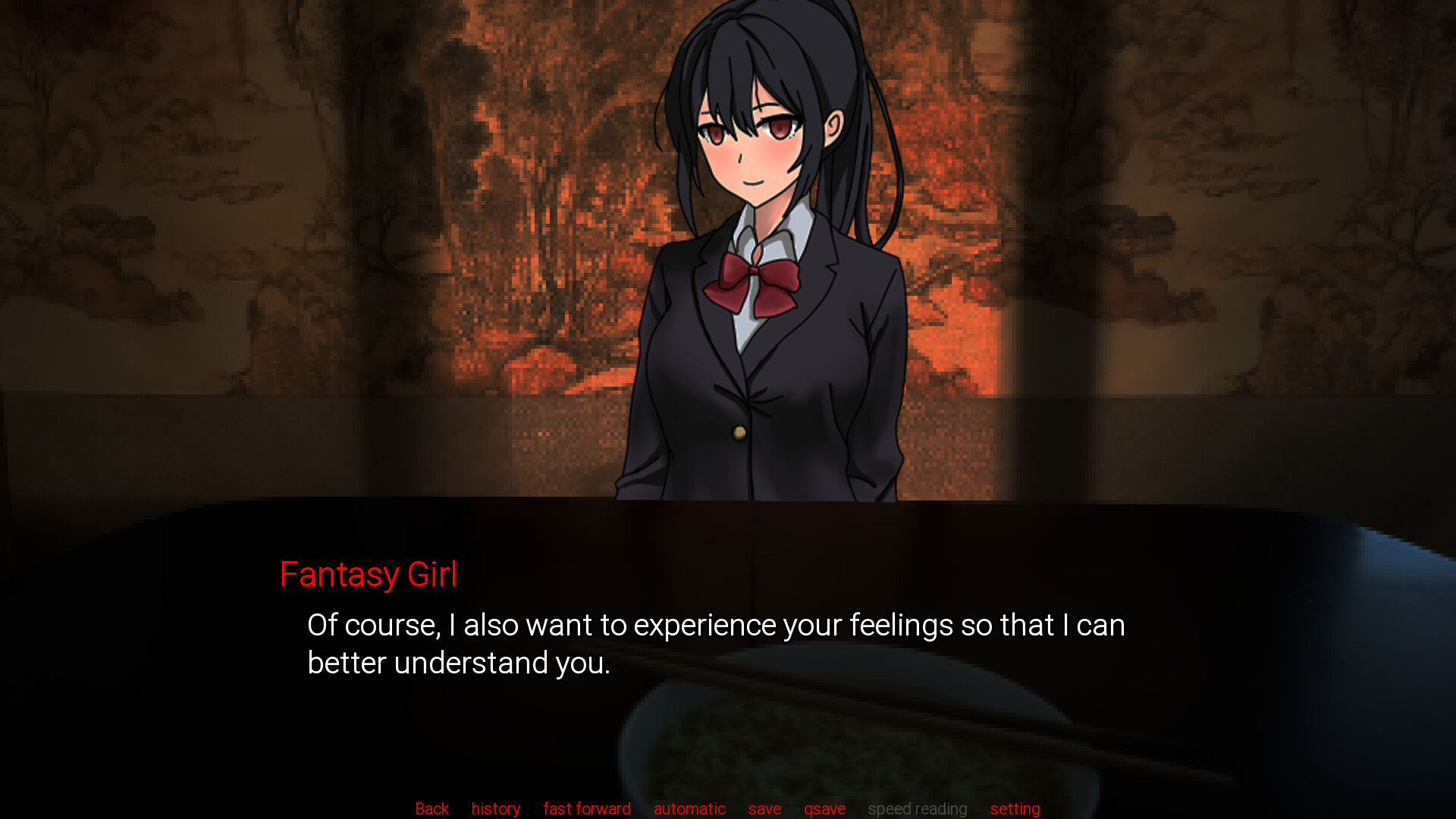This screenshot has width=1456, height=819.
Task: Click the red bow on her uniform
Action: point(758,284)
